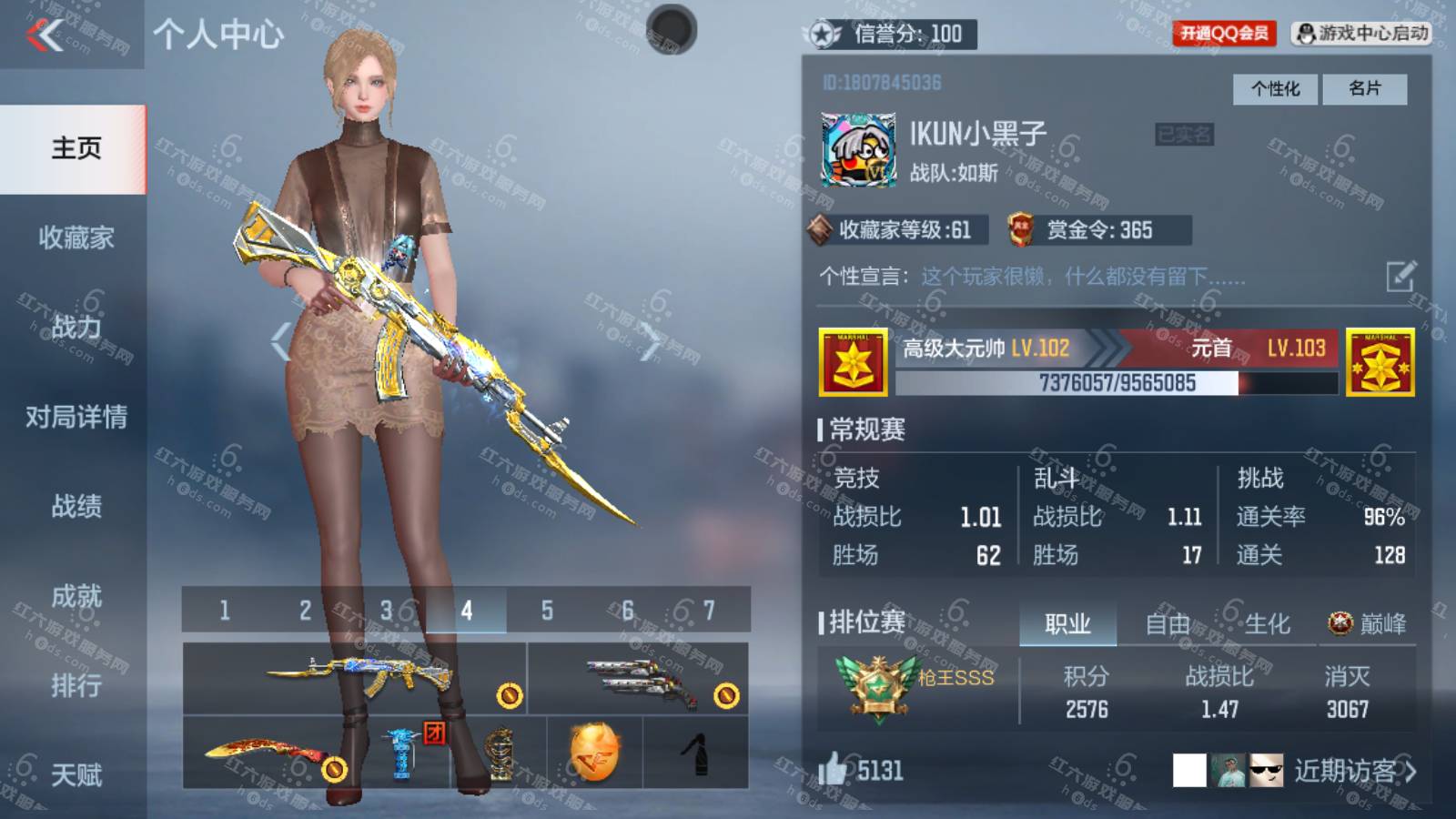Switch to the 战力 sidebar section
Viewport: 1456px width, 819px height.
(76, 327)
